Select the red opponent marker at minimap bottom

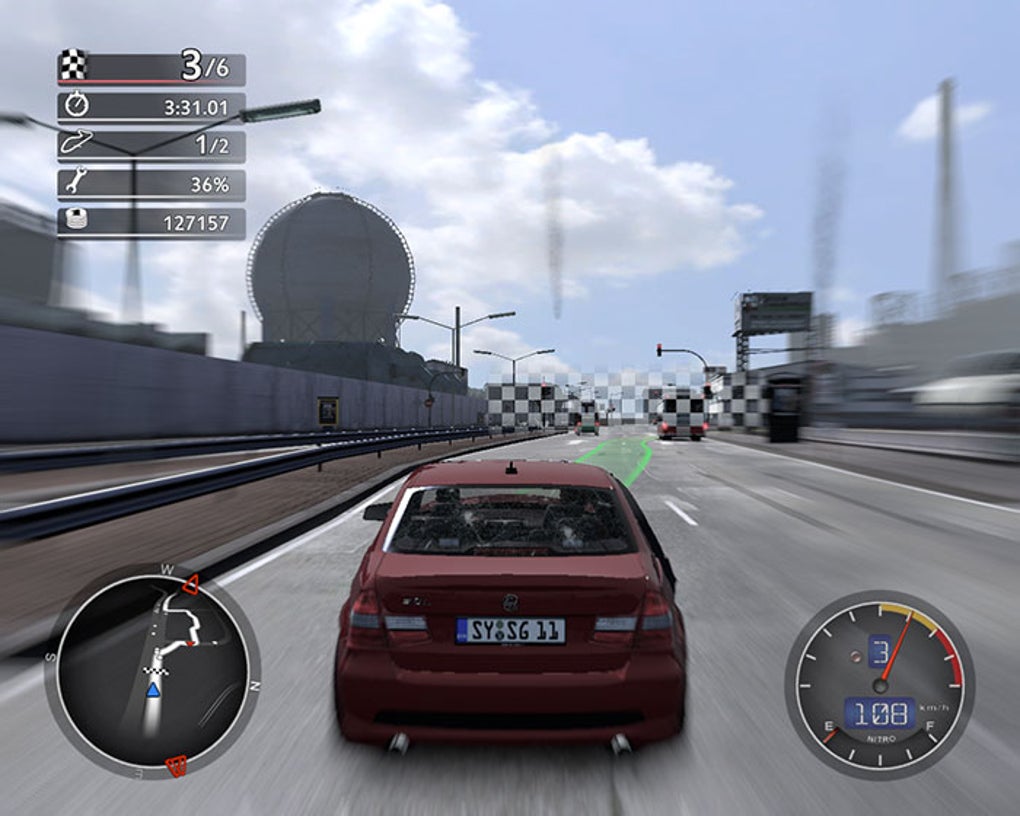pos(177,767)
